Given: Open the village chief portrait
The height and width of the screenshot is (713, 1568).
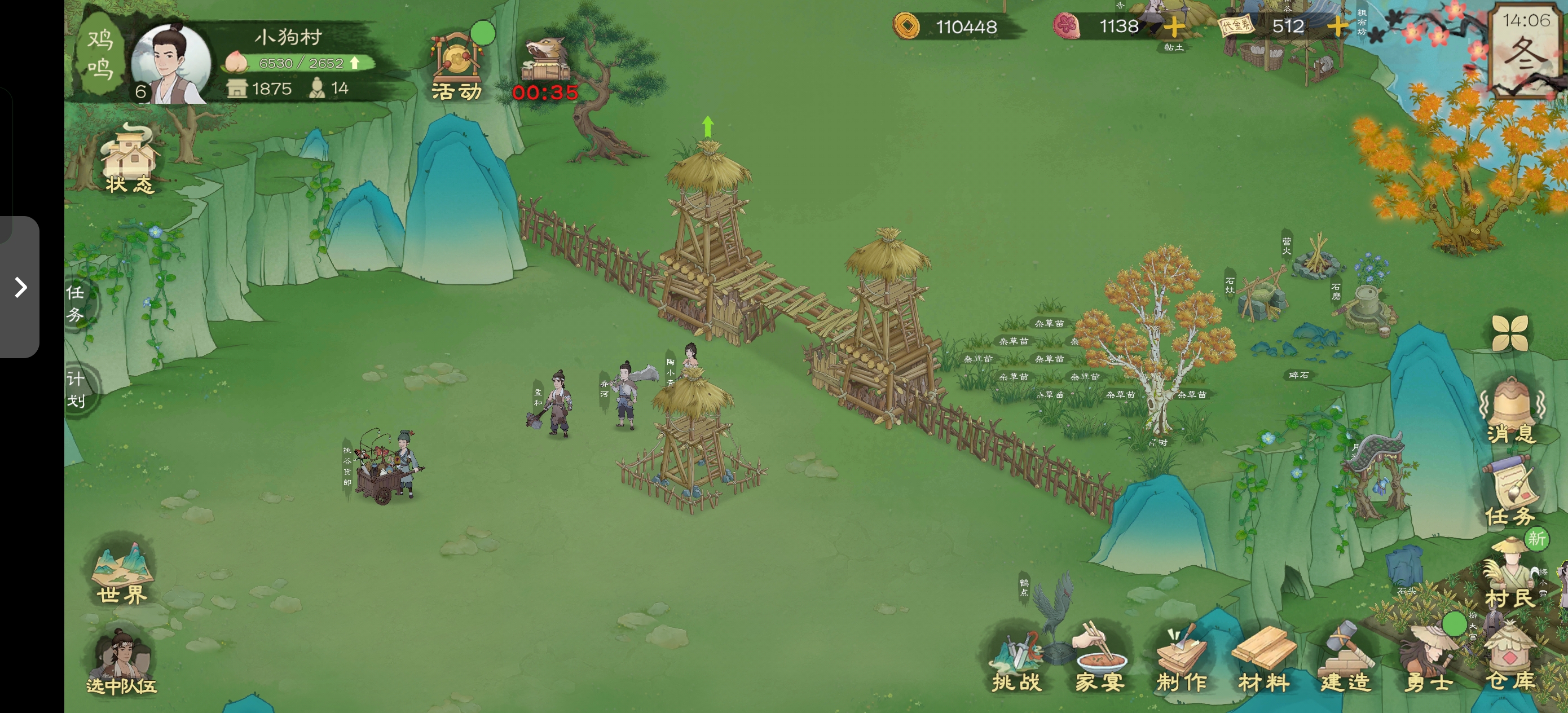Looking at the screenshot, I should click(x=171, y=64).
